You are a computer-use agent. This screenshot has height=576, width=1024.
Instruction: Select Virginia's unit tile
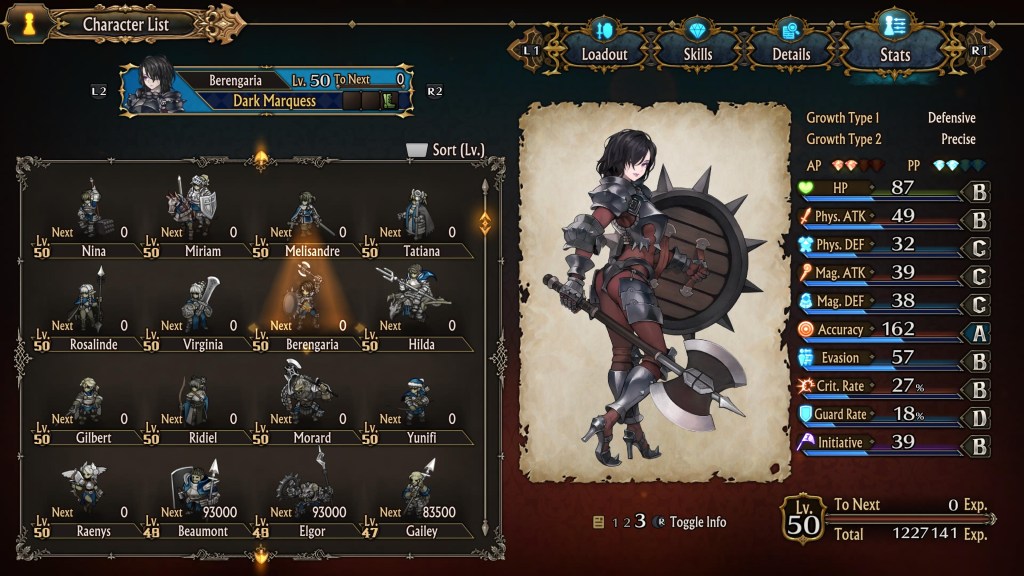pyautogui.click(x=202, y=314)
